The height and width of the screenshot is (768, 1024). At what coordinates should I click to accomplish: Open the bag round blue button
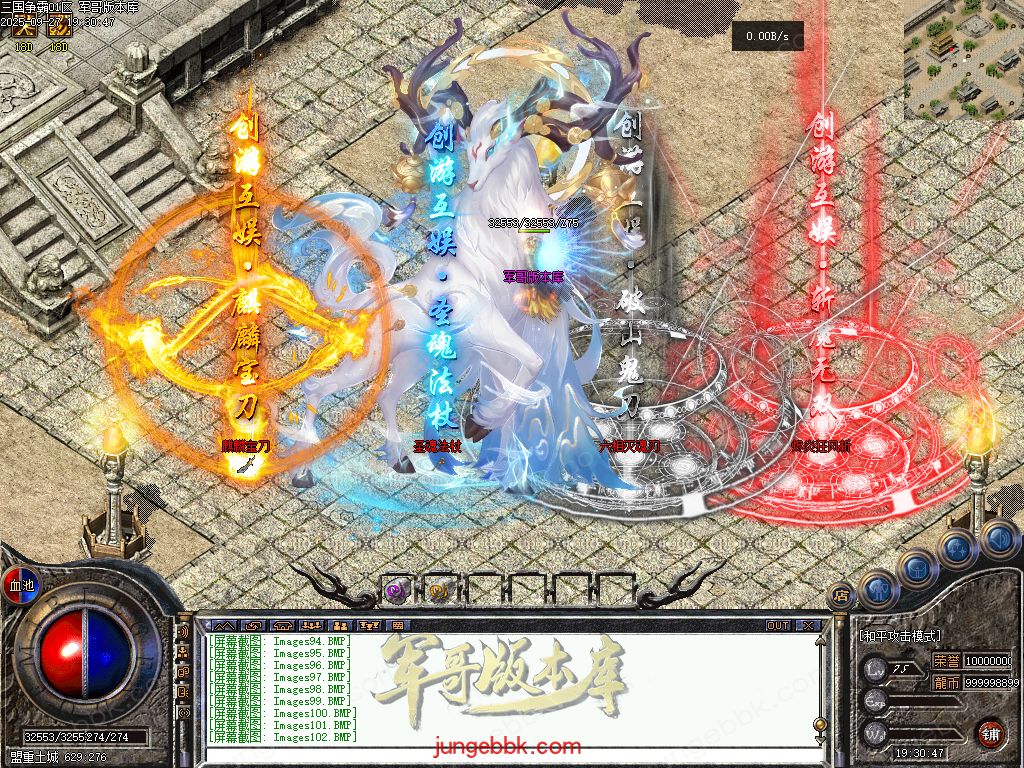[x=917, y=567]
